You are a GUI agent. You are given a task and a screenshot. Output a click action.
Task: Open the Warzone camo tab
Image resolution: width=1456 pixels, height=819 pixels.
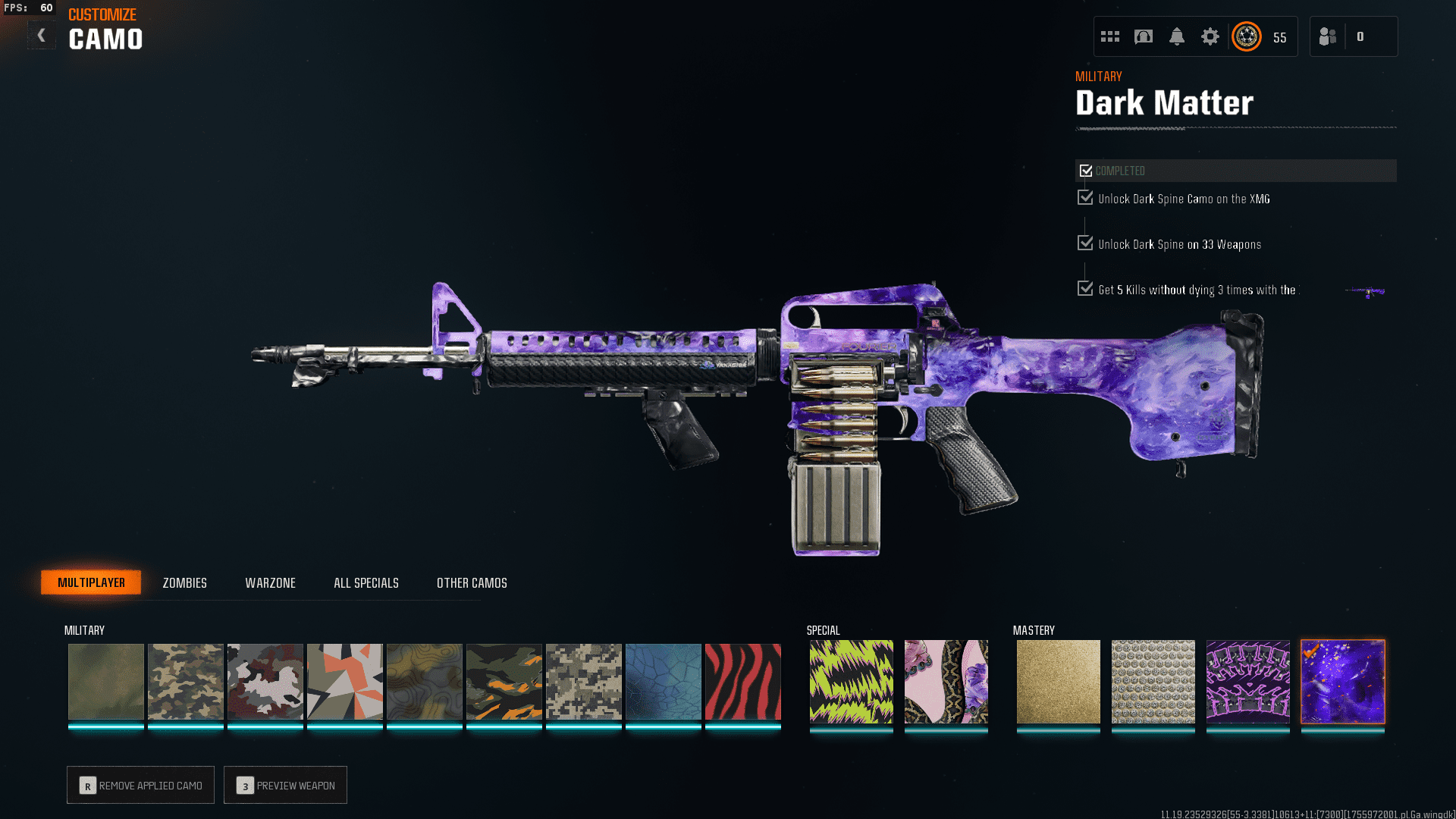point(270,582)
